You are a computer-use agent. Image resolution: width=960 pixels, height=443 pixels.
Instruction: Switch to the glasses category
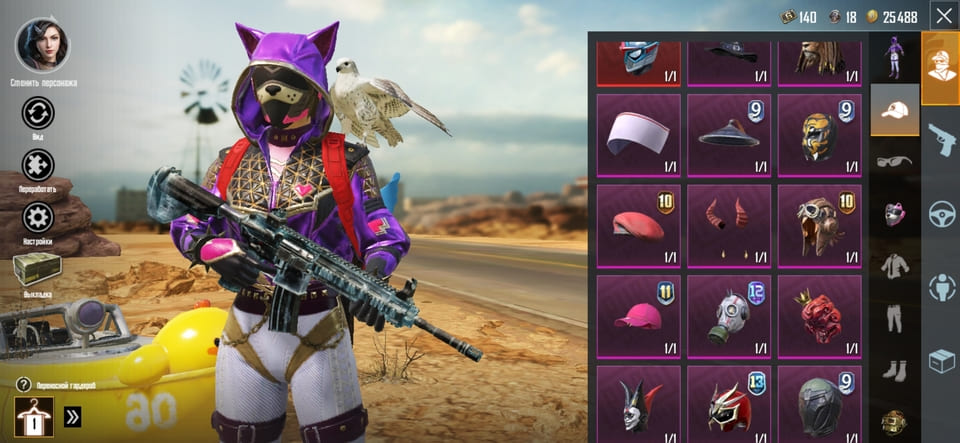[x=894, y=161]
